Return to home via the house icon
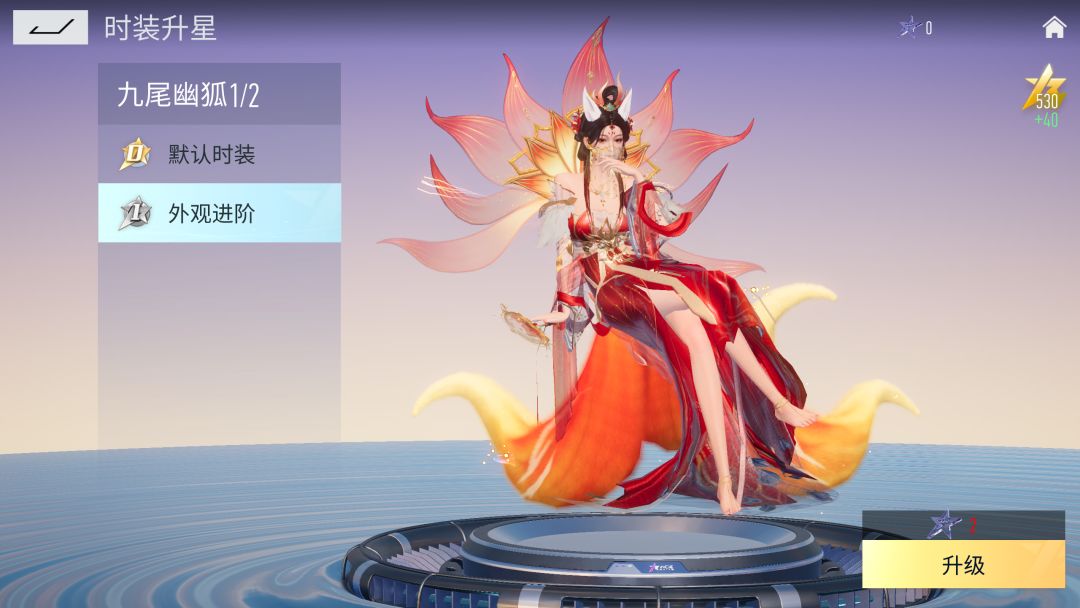The height and width of the screenshot is (608, 1080). (x=1054, y=27)
